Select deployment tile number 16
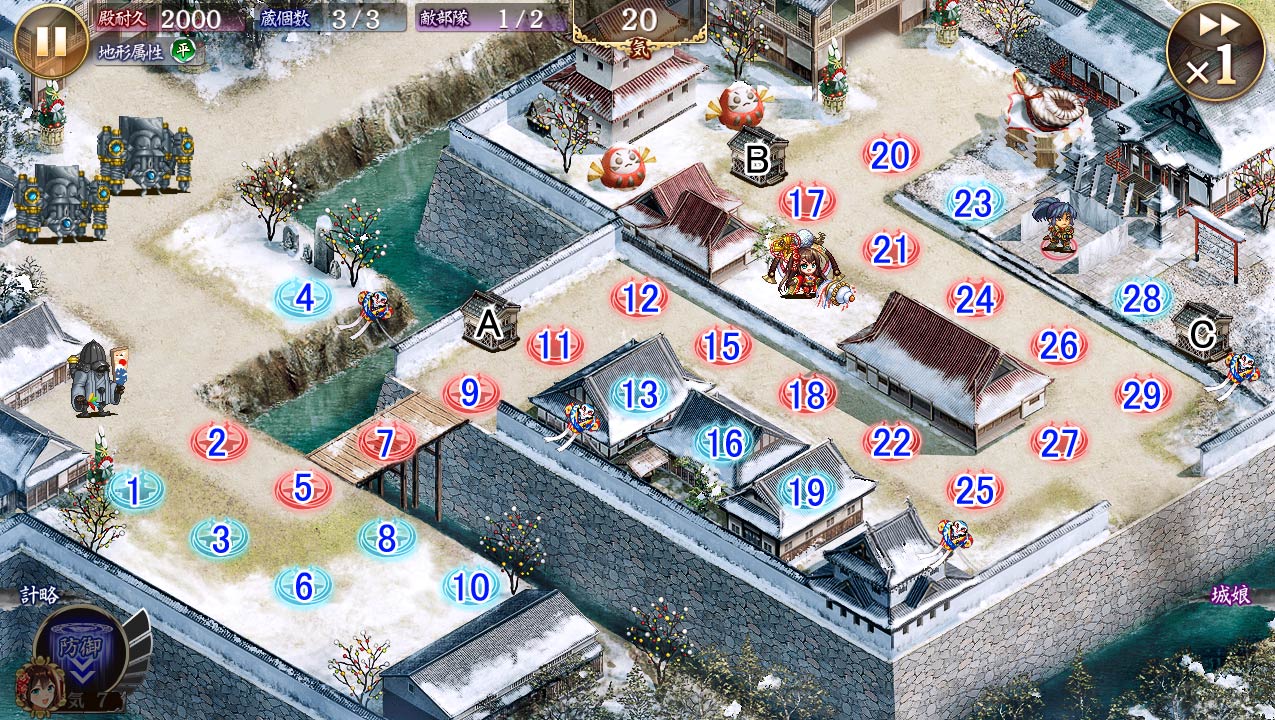The height and width of the screenshot is (720, 1275). [724, 442]
